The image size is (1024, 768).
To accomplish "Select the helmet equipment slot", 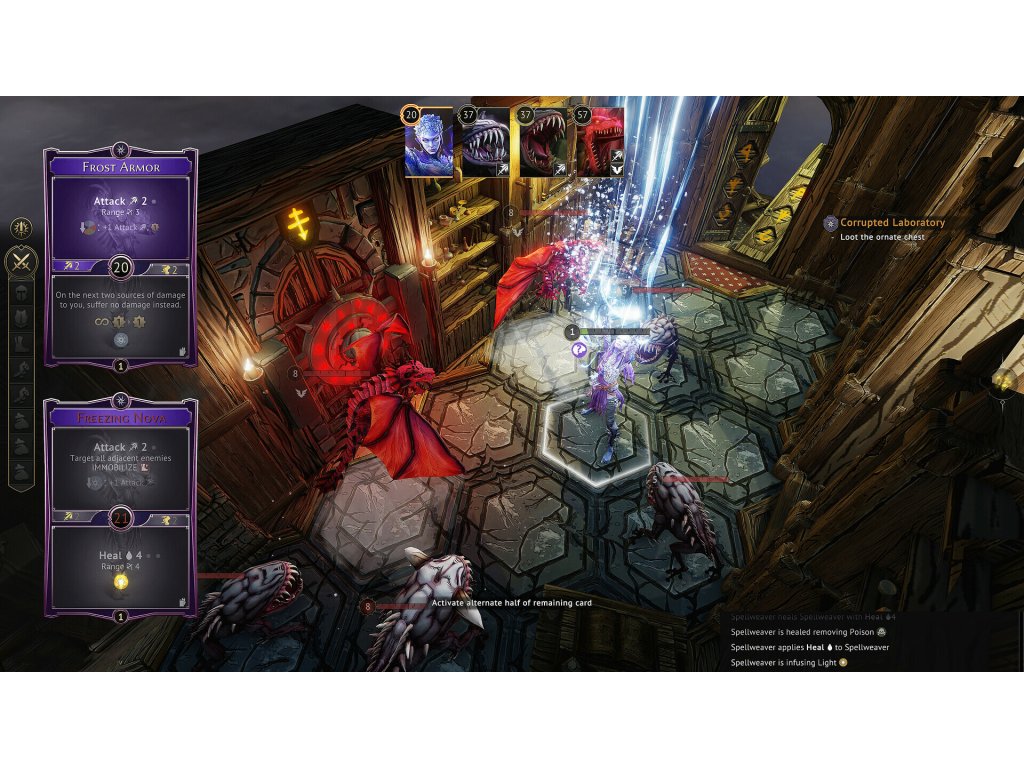I will [x=21, y=293].
